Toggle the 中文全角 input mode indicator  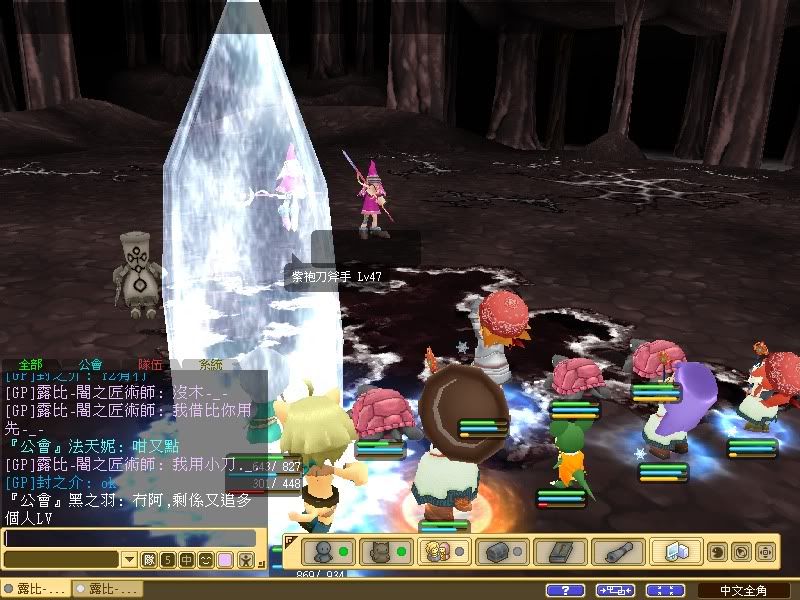[744, 590]
